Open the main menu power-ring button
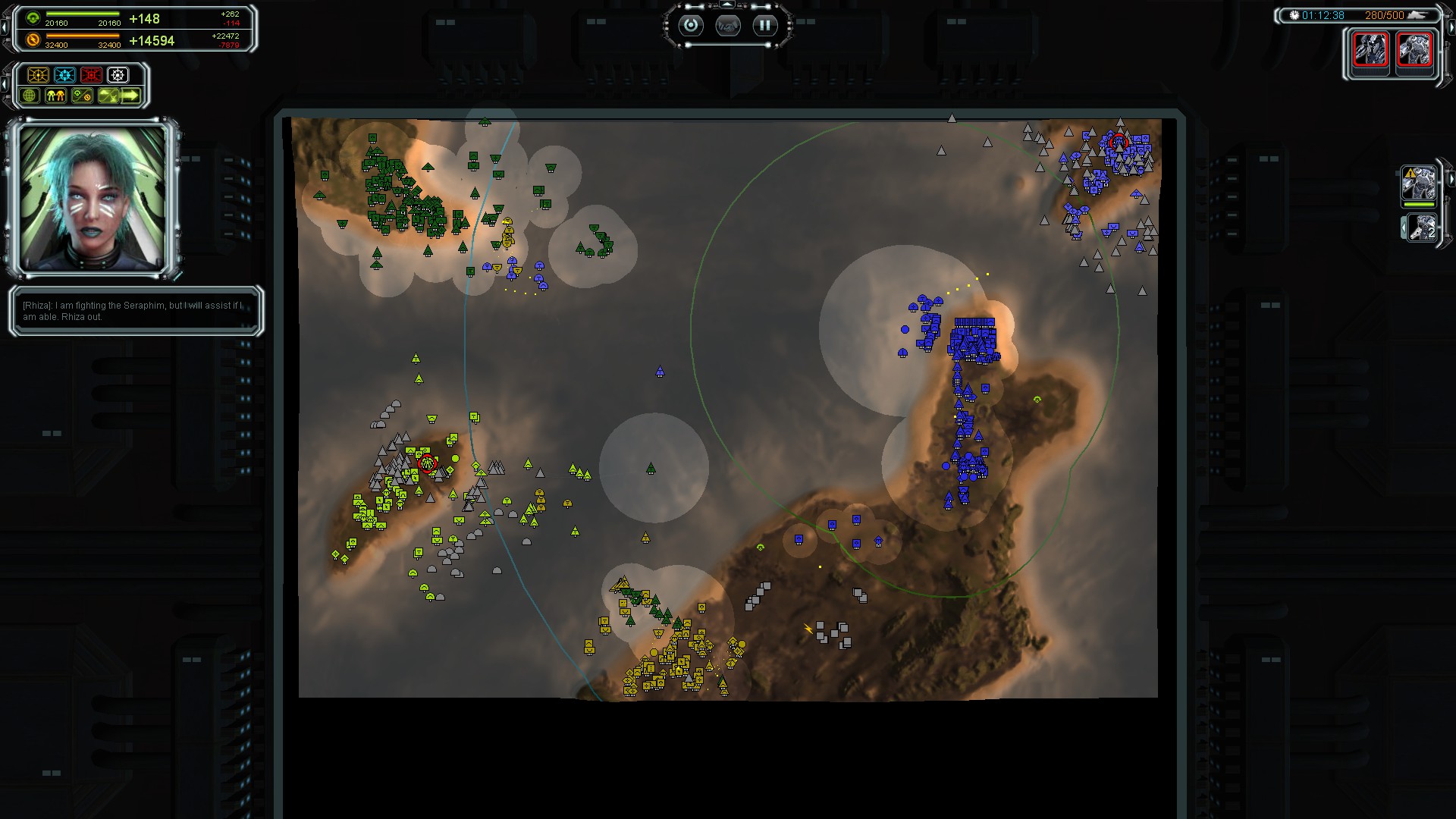Screen dimensions: 1456x819 (x=690, y=26)
